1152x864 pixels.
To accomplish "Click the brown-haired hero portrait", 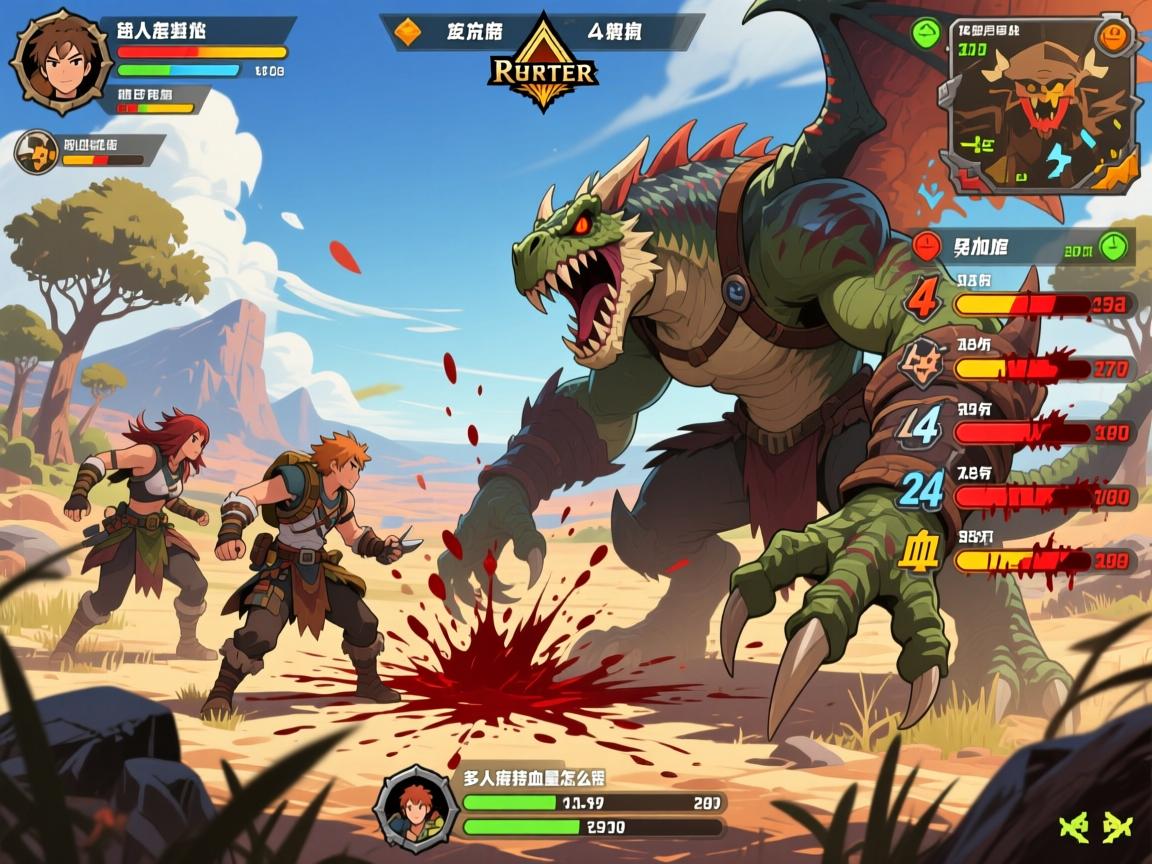I will [x=61, y=60].
